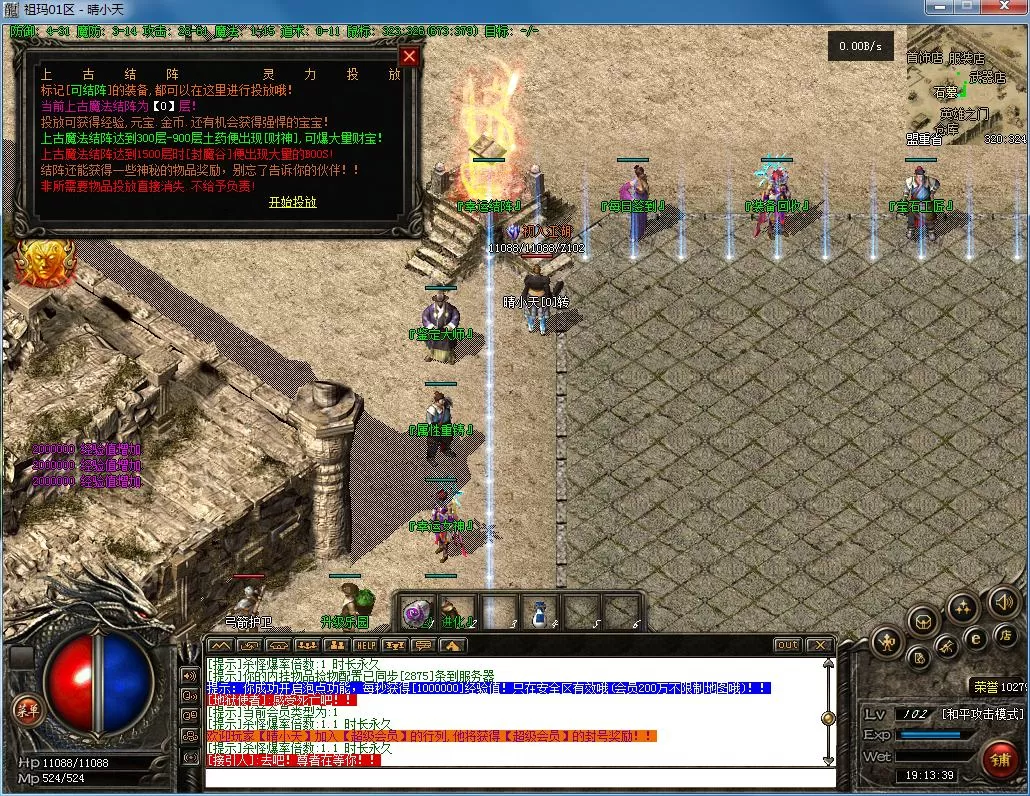
Task: Select the purple scroll hotbar slot
Action: 416,612
